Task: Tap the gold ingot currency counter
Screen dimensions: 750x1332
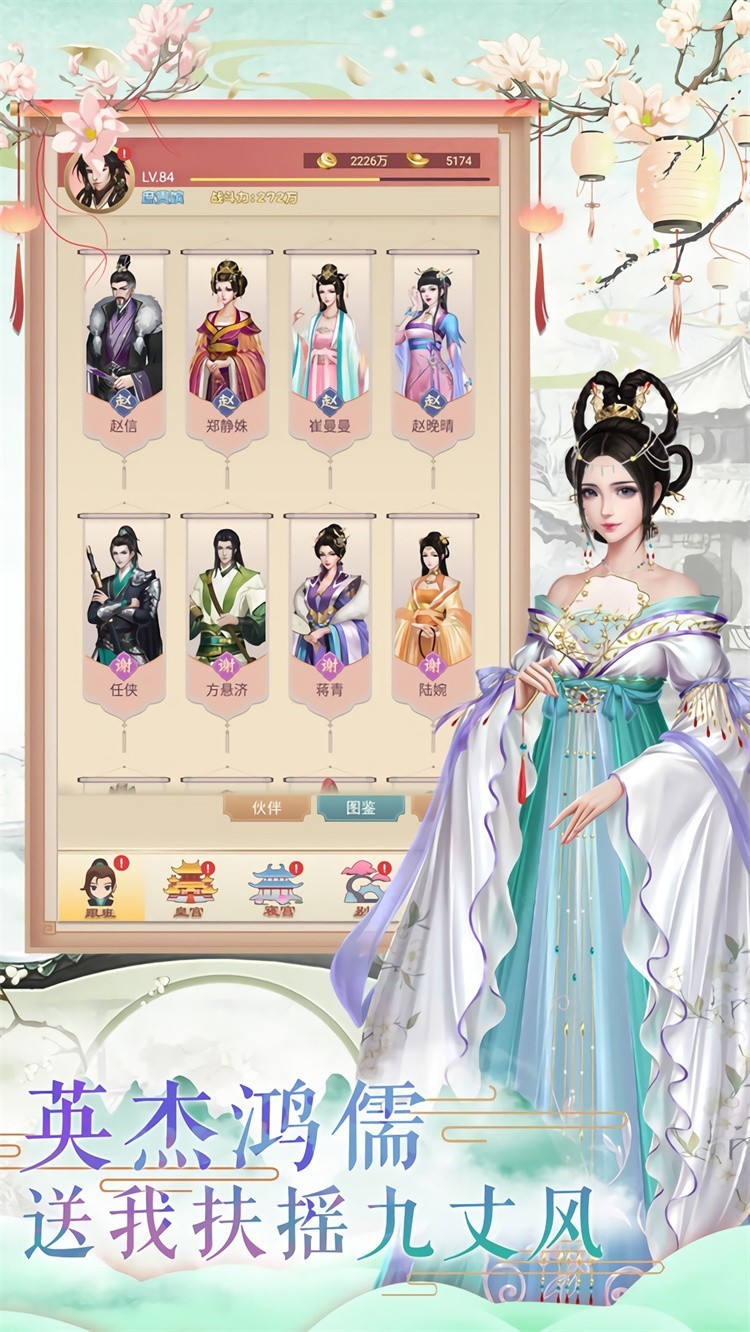Action: point(448,160)
